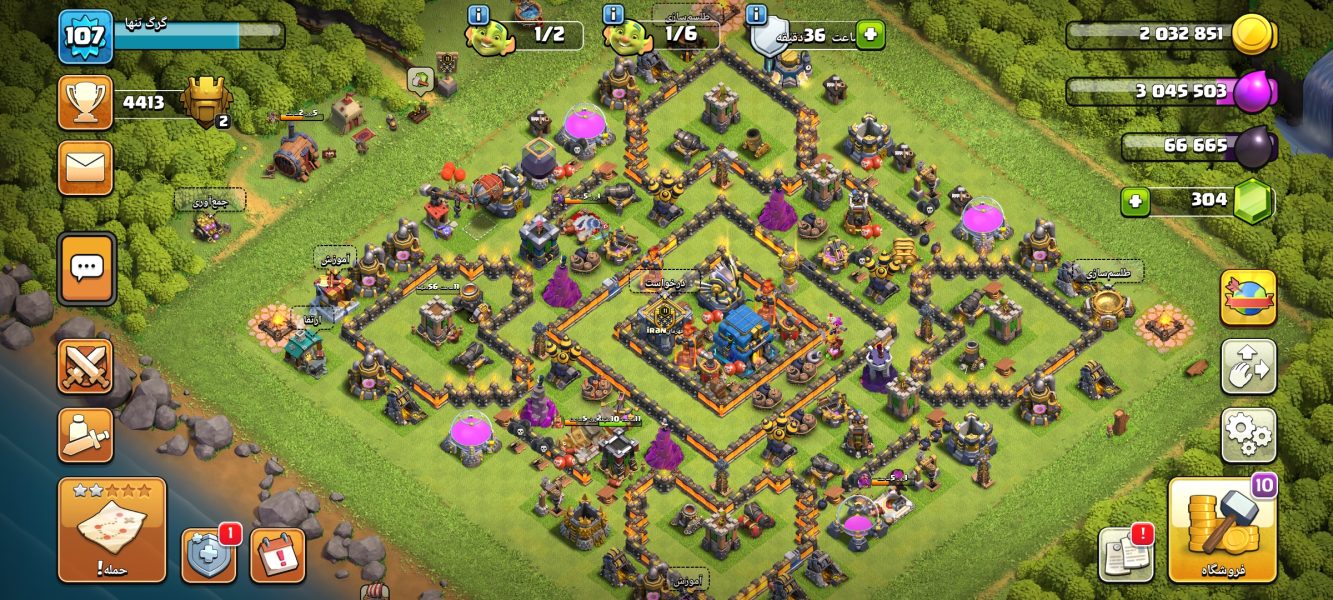Open player profile level 107 badge
This screenshot has width=1333, height=600.
(85, 37)
